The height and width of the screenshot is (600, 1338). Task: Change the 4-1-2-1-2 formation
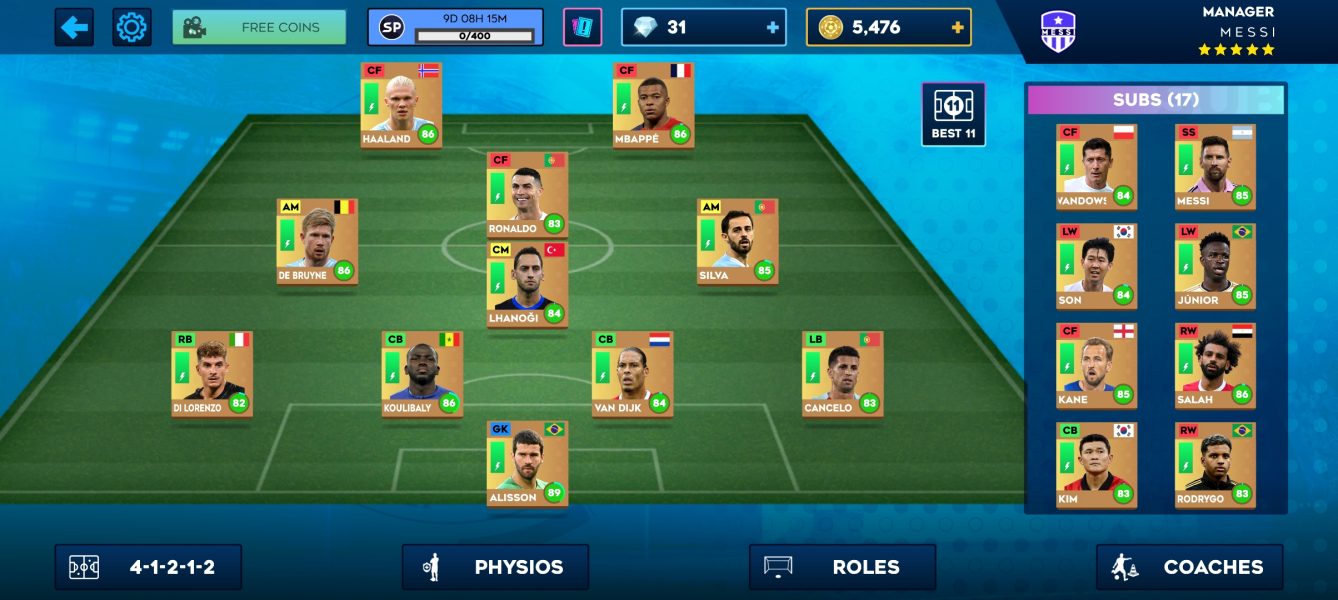(x=148, y=567)
